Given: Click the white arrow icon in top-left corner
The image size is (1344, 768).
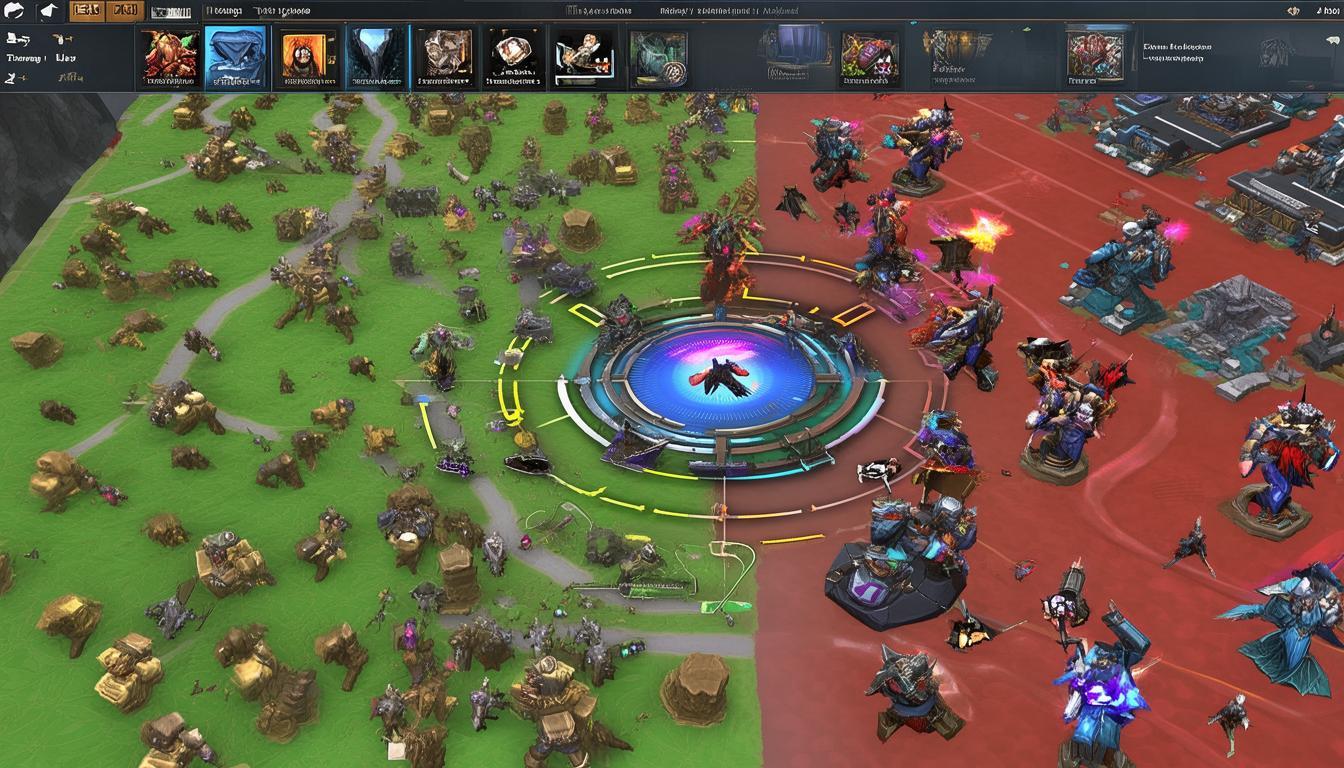Looking at the screenshot, I should (14, 12).
